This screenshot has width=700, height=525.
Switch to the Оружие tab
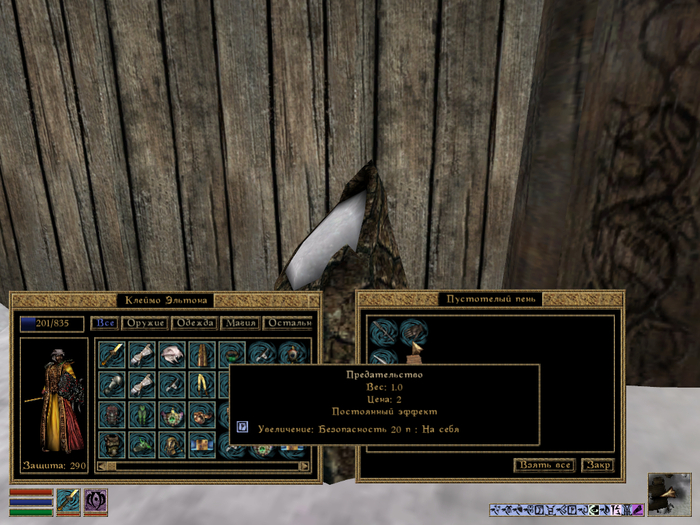pos(143,323)
